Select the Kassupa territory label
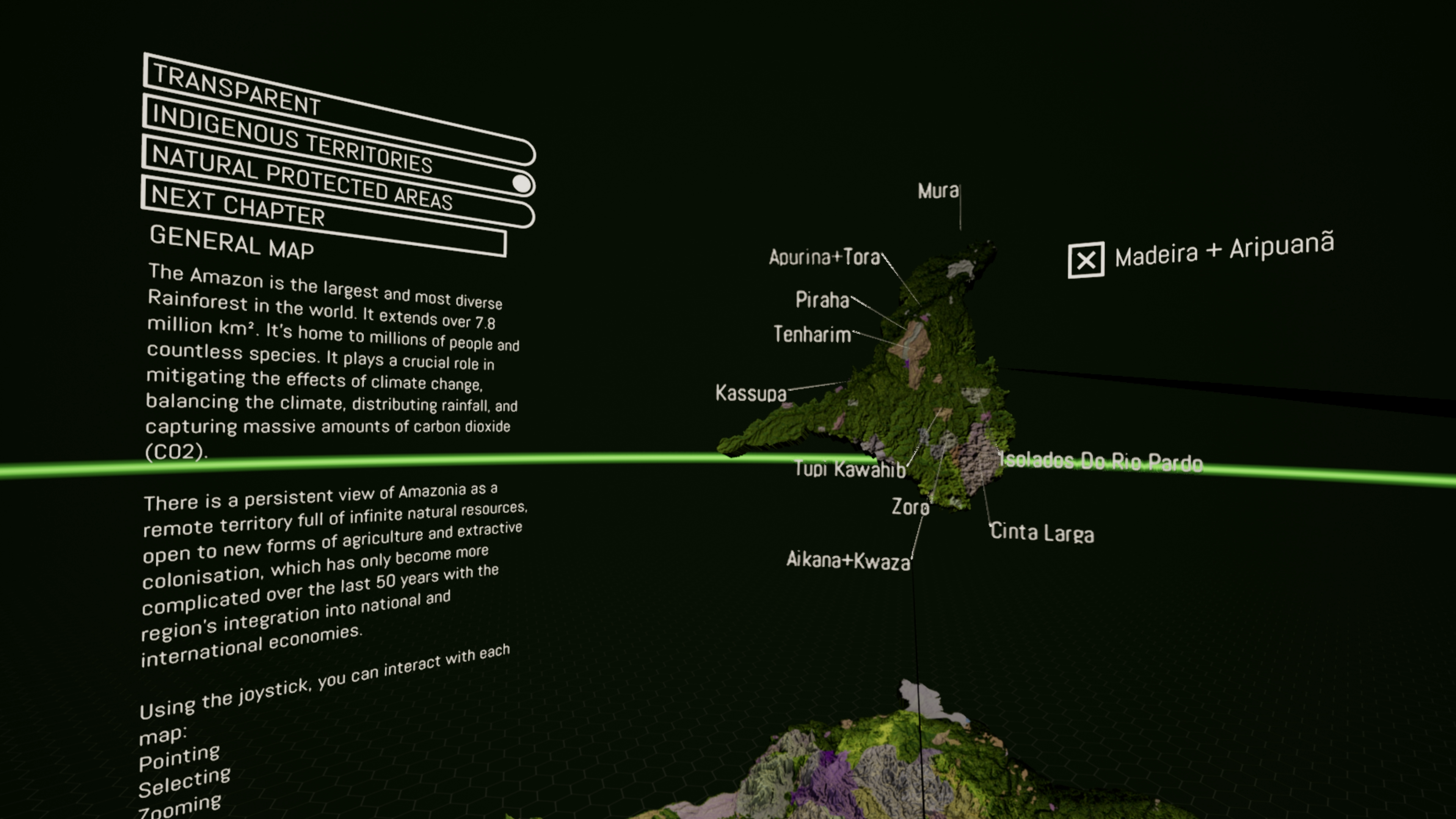This screenshot has width=1456, height=819. point(750,393)
